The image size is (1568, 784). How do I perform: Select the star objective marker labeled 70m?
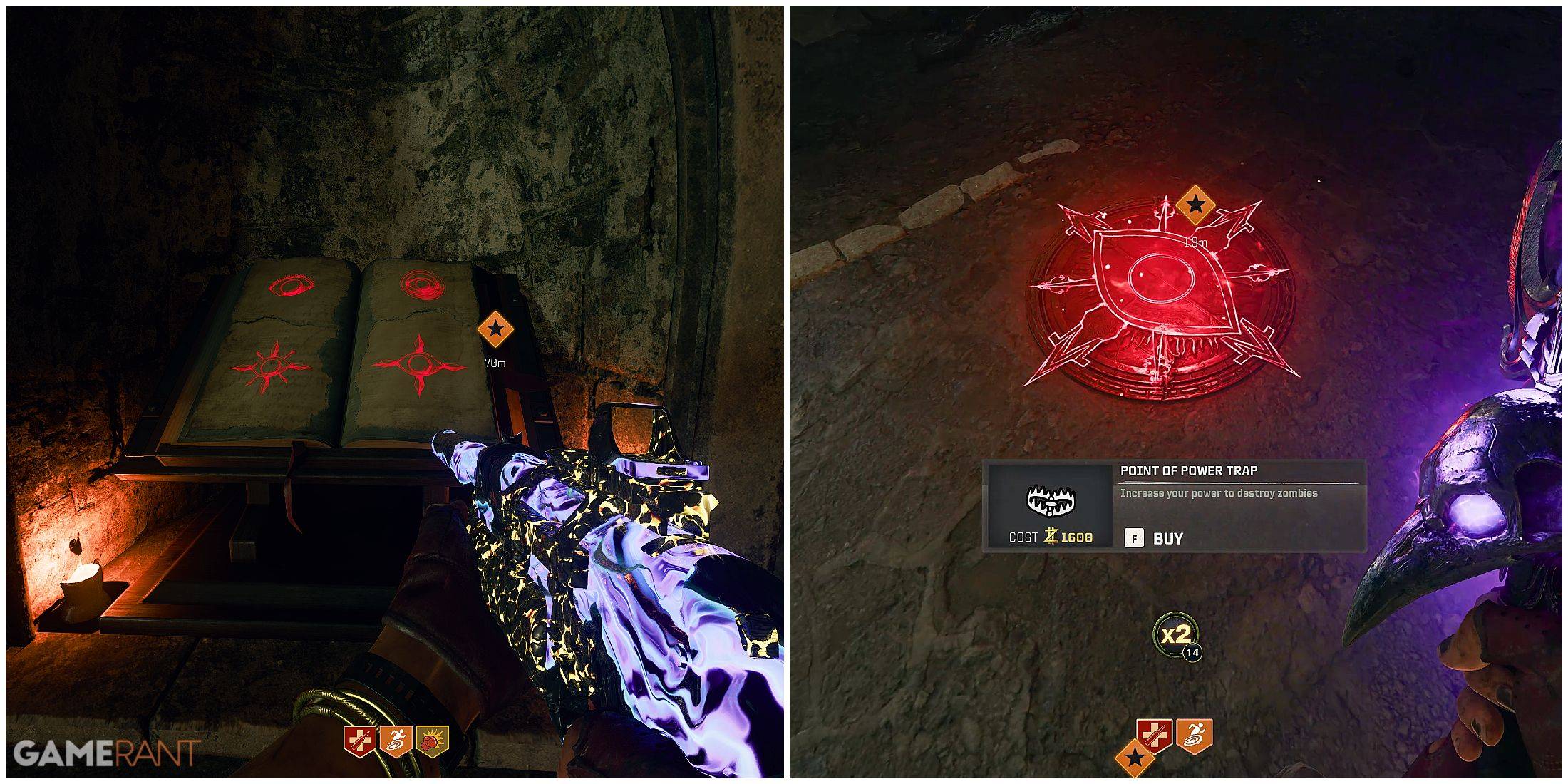(x=495, y=330)
